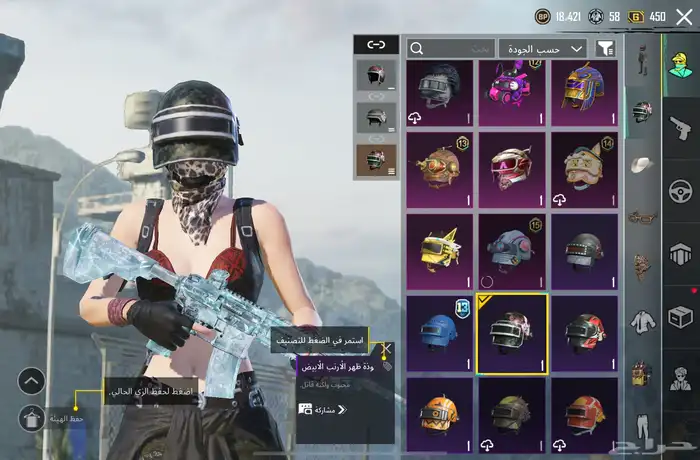Click the helmet search field
Image resolution: width=700 pixels, height=460 pixels.
pos(451,48)
